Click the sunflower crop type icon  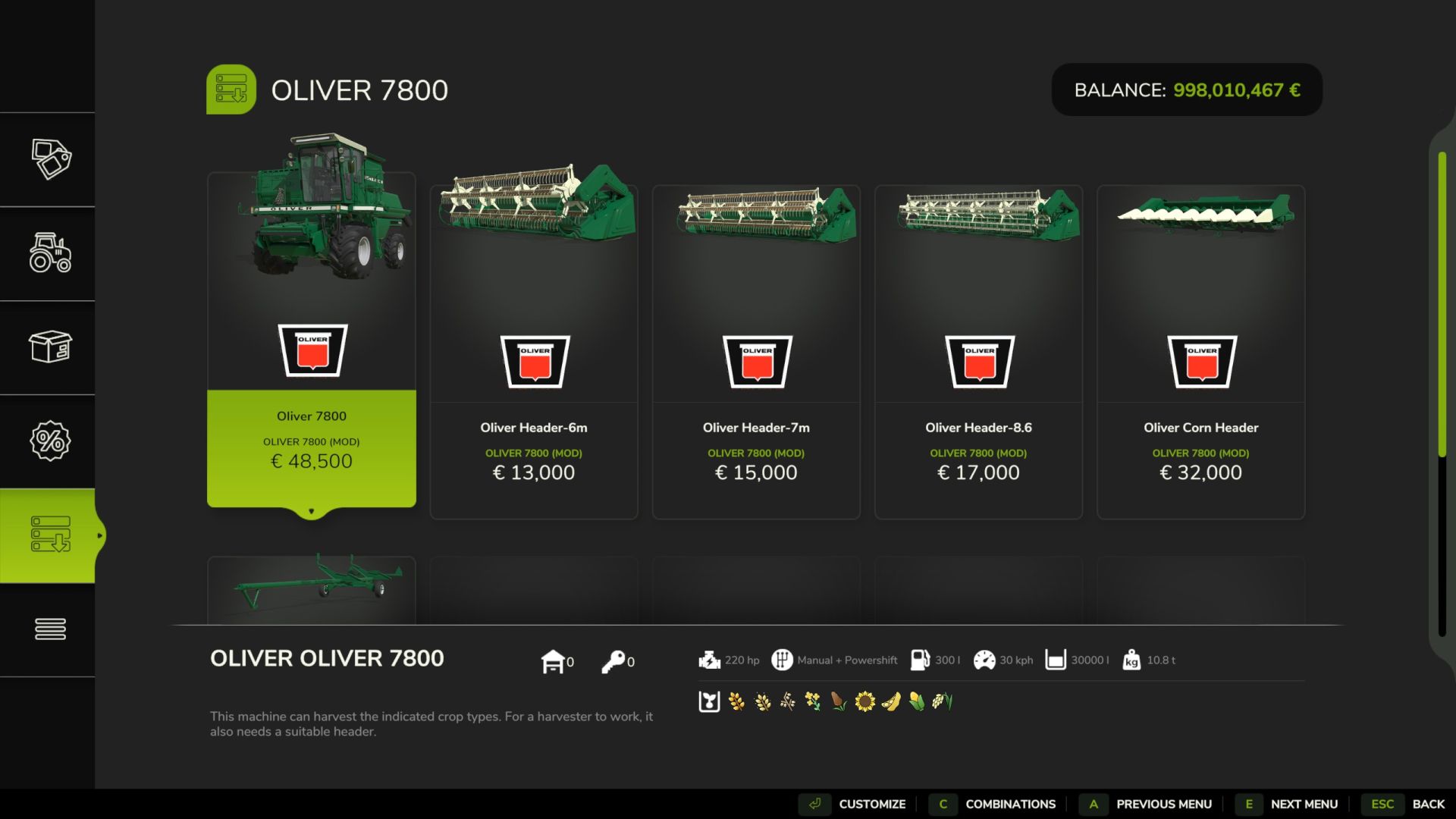tap(864, 701)
